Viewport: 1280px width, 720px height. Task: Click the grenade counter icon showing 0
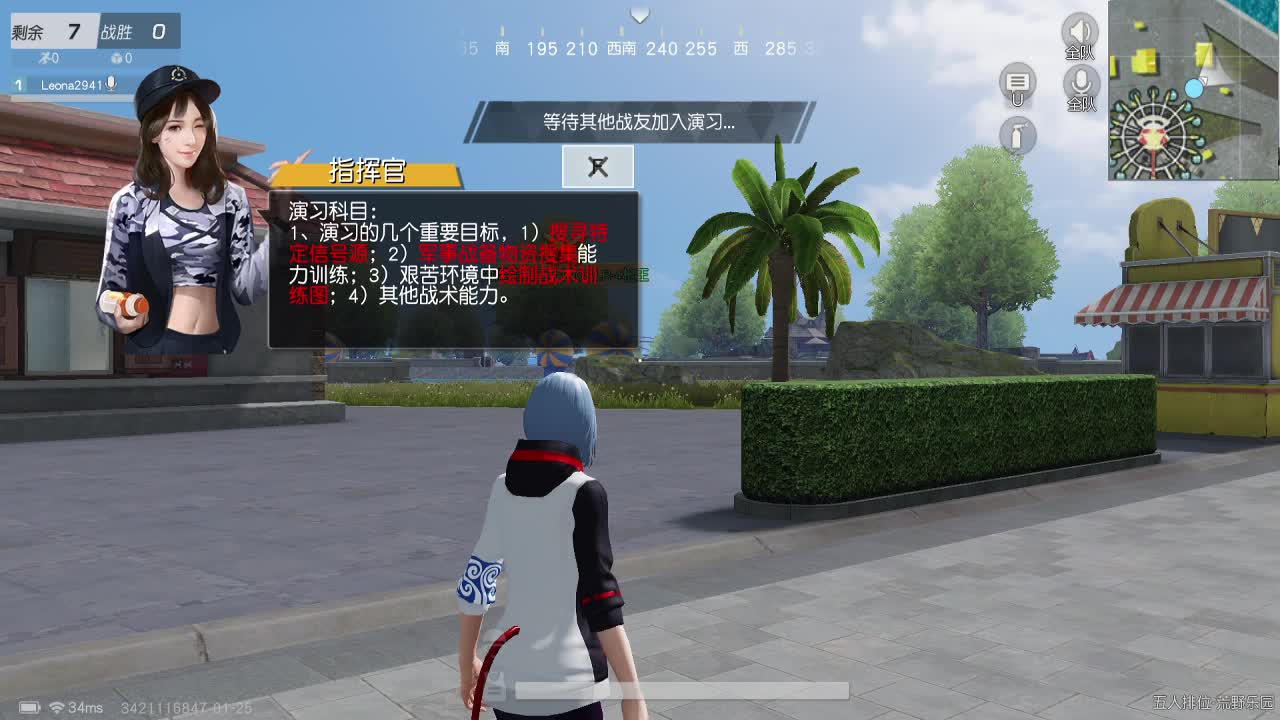tap(117, 58)
